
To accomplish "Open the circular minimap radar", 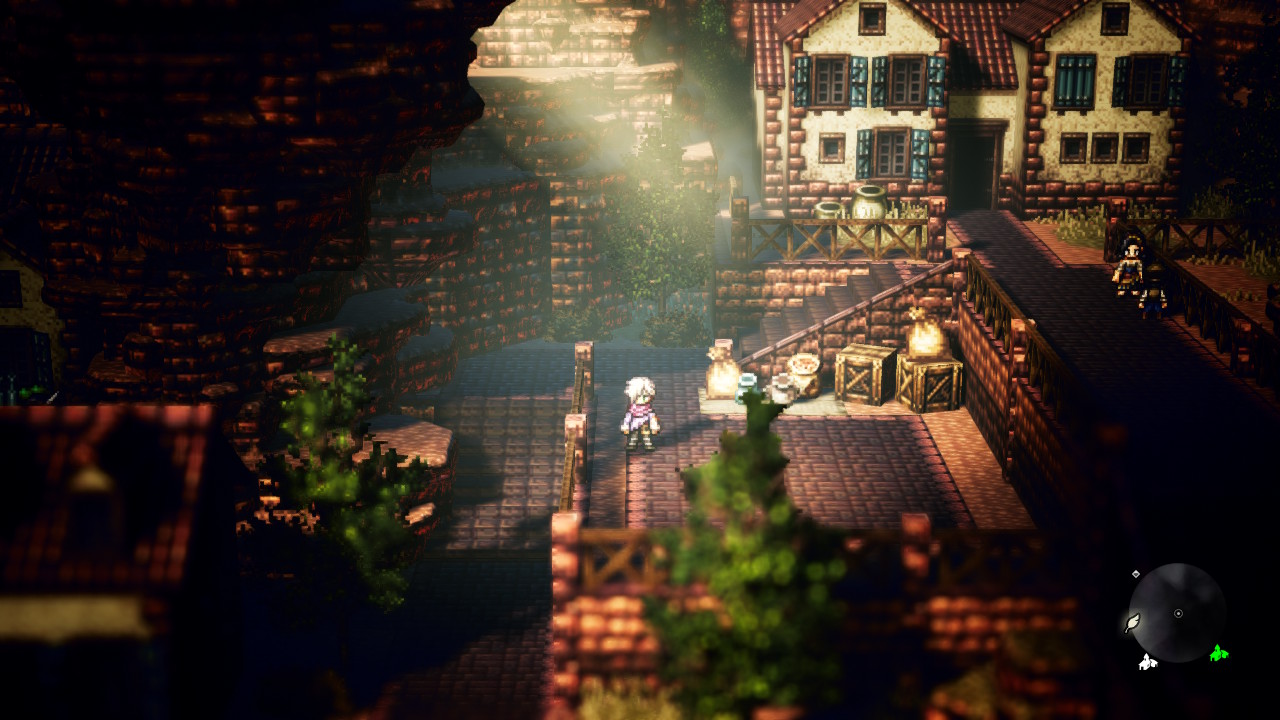I will pyautogui.click(x=1177, y=613).
